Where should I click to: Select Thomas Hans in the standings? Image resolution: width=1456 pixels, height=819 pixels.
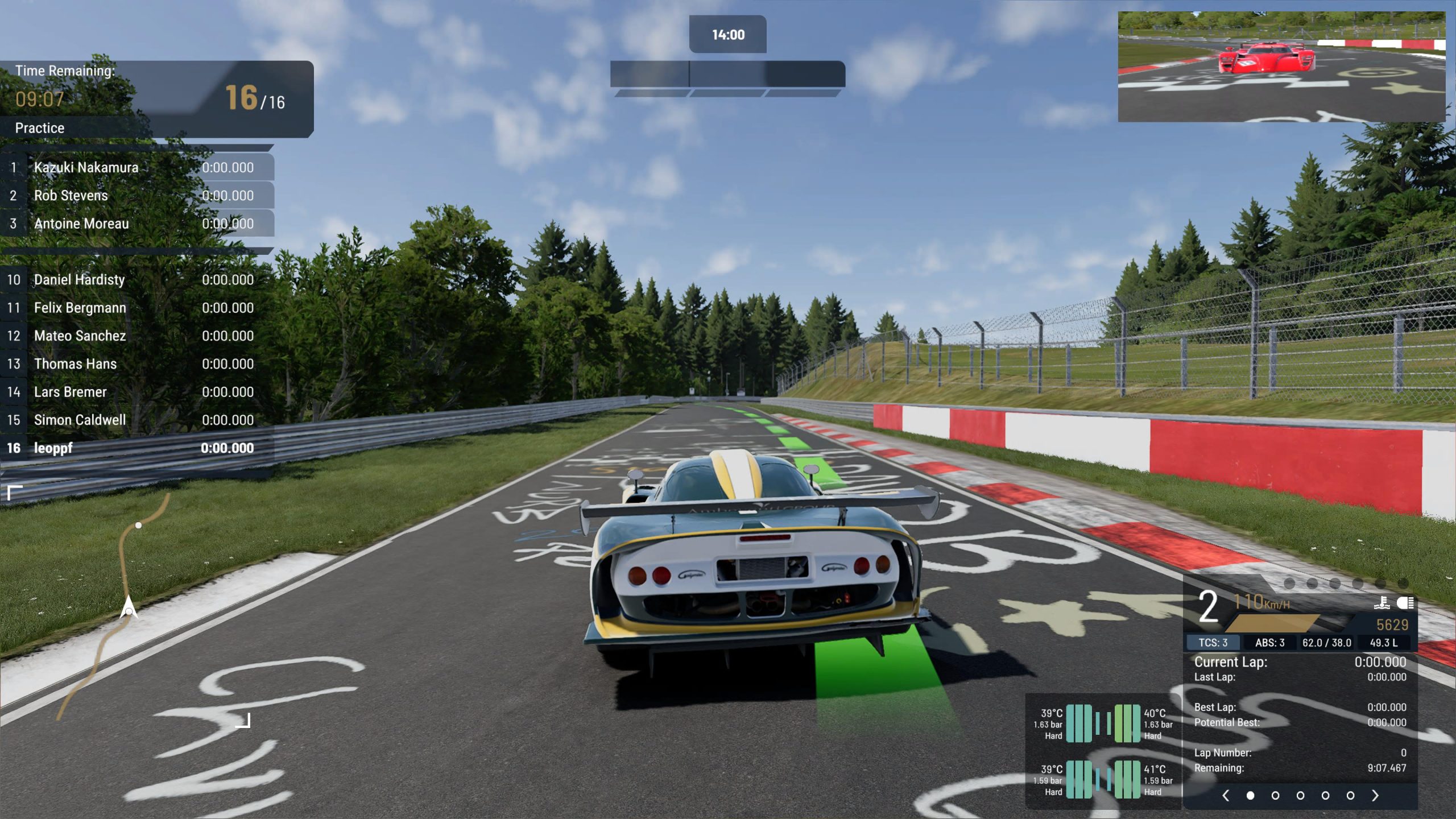(x=136, y=364)
